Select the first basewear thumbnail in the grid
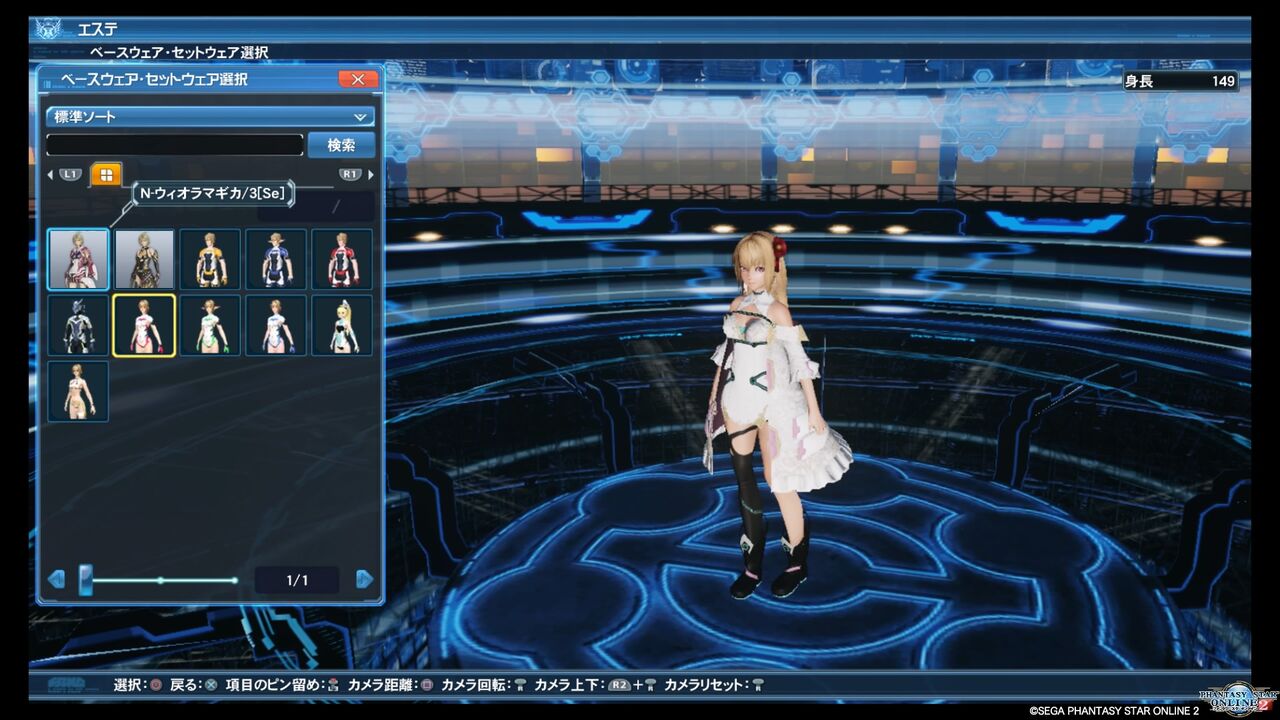This screenshot has width=1280, height=720. (78, 258)
